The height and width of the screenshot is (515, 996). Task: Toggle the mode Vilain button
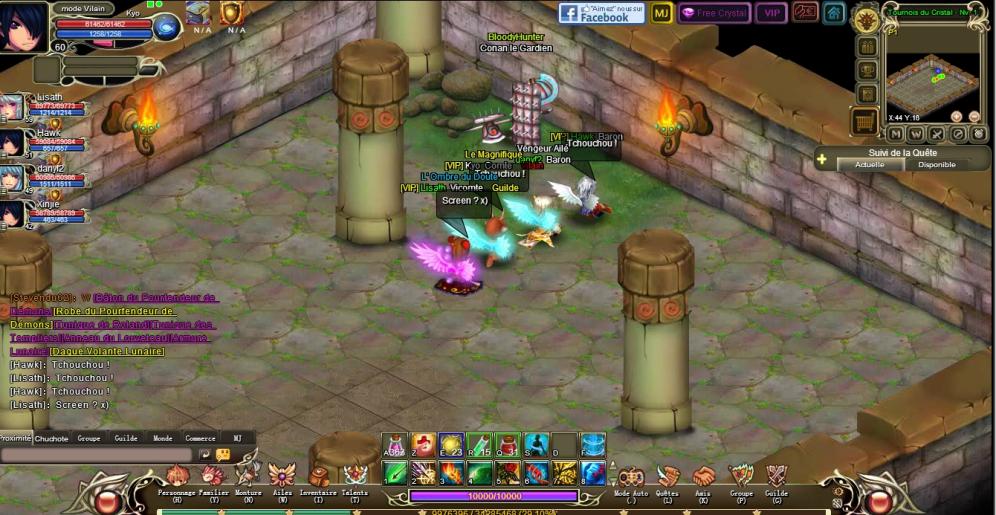(84, 8)
